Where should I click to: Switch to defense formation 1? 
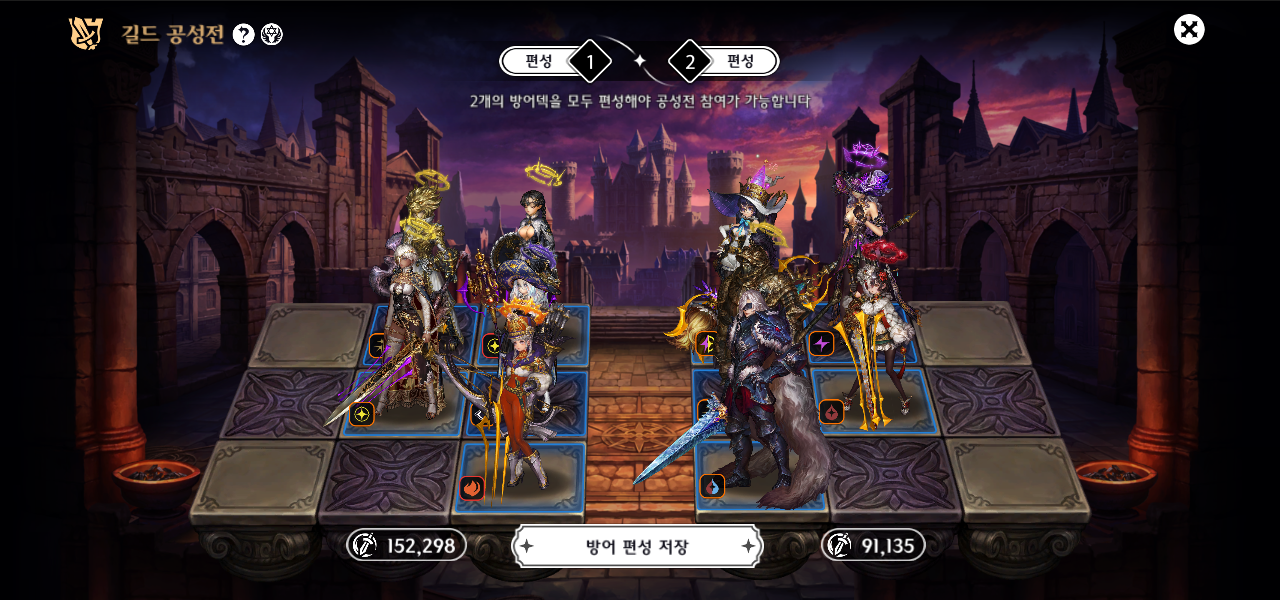[x=553, y=61]
